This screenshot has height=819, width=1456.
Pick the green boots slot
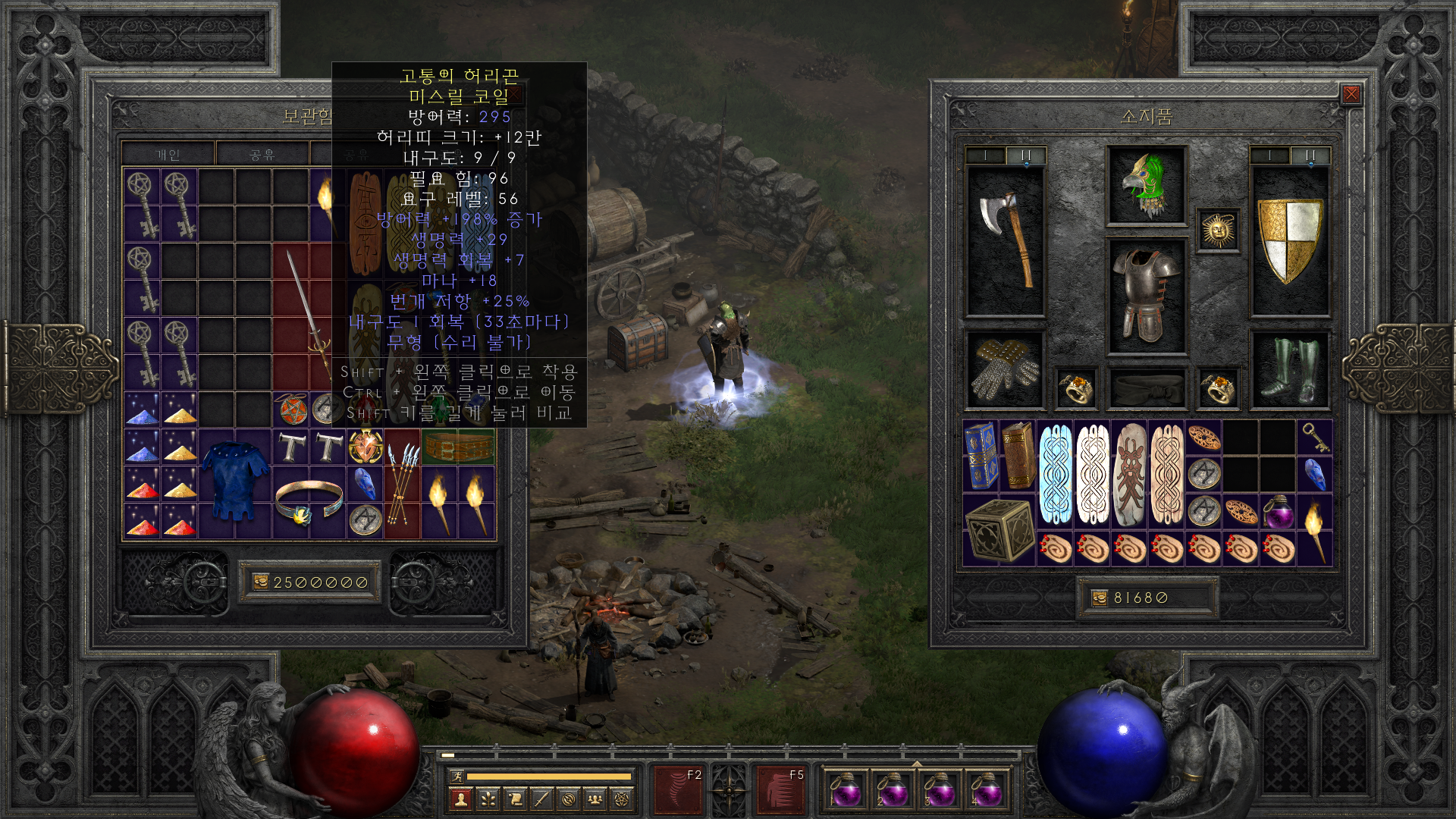(x=1289, y=371)
